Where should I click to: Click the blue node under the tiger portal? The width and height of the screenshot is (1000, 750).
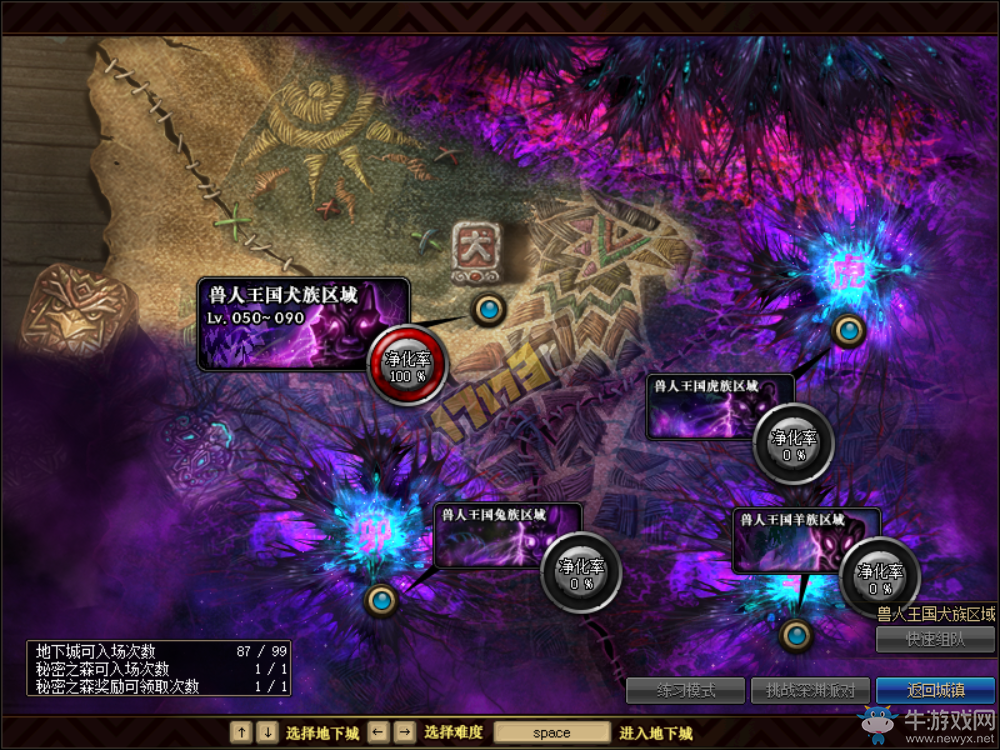(848, 329)
